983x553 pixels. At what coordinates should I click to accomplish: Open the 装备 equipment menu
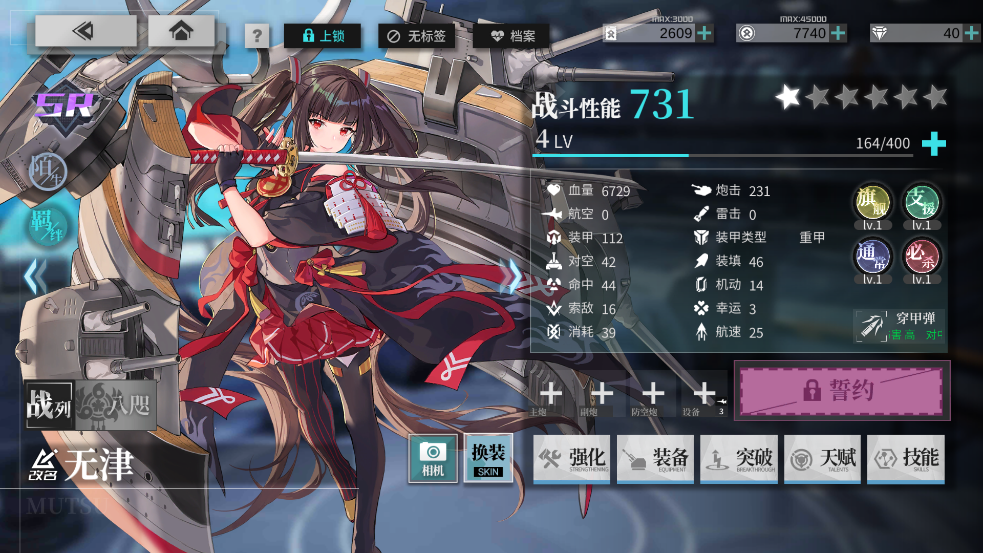pyautogui.click(x=656, y=459)
